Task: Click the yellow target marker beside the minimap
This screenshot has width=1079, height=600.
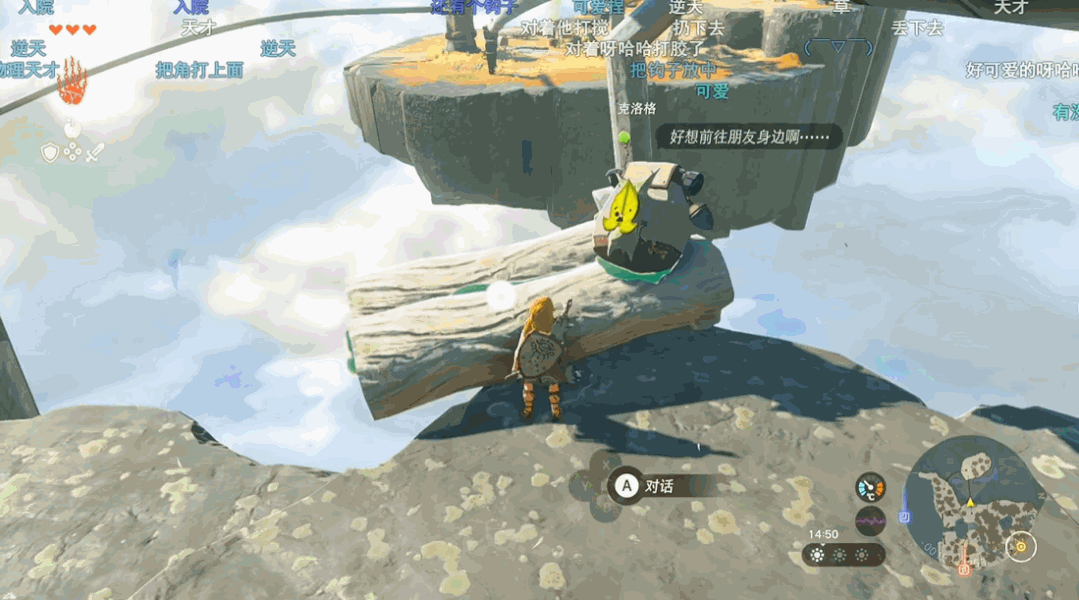Action: pyautogui.click(x=1021, y=546)
